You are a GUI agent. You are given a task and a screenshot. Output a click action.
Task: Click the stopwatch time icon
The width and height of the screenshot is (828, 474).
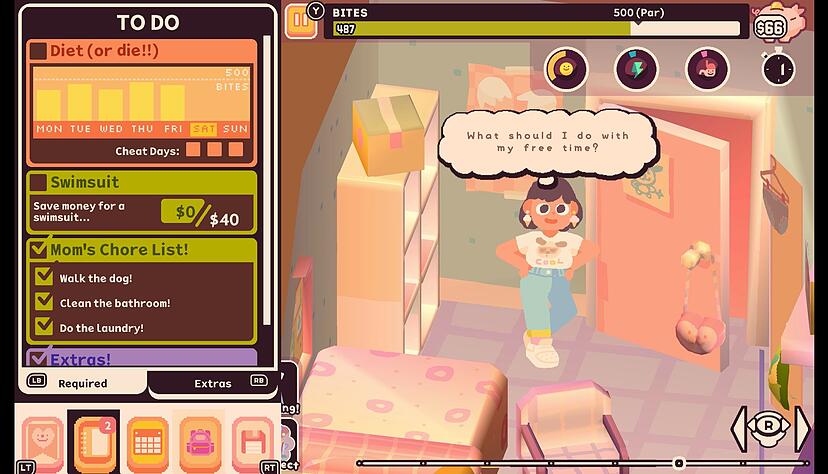pyautogui.click(x=777, y=68)
